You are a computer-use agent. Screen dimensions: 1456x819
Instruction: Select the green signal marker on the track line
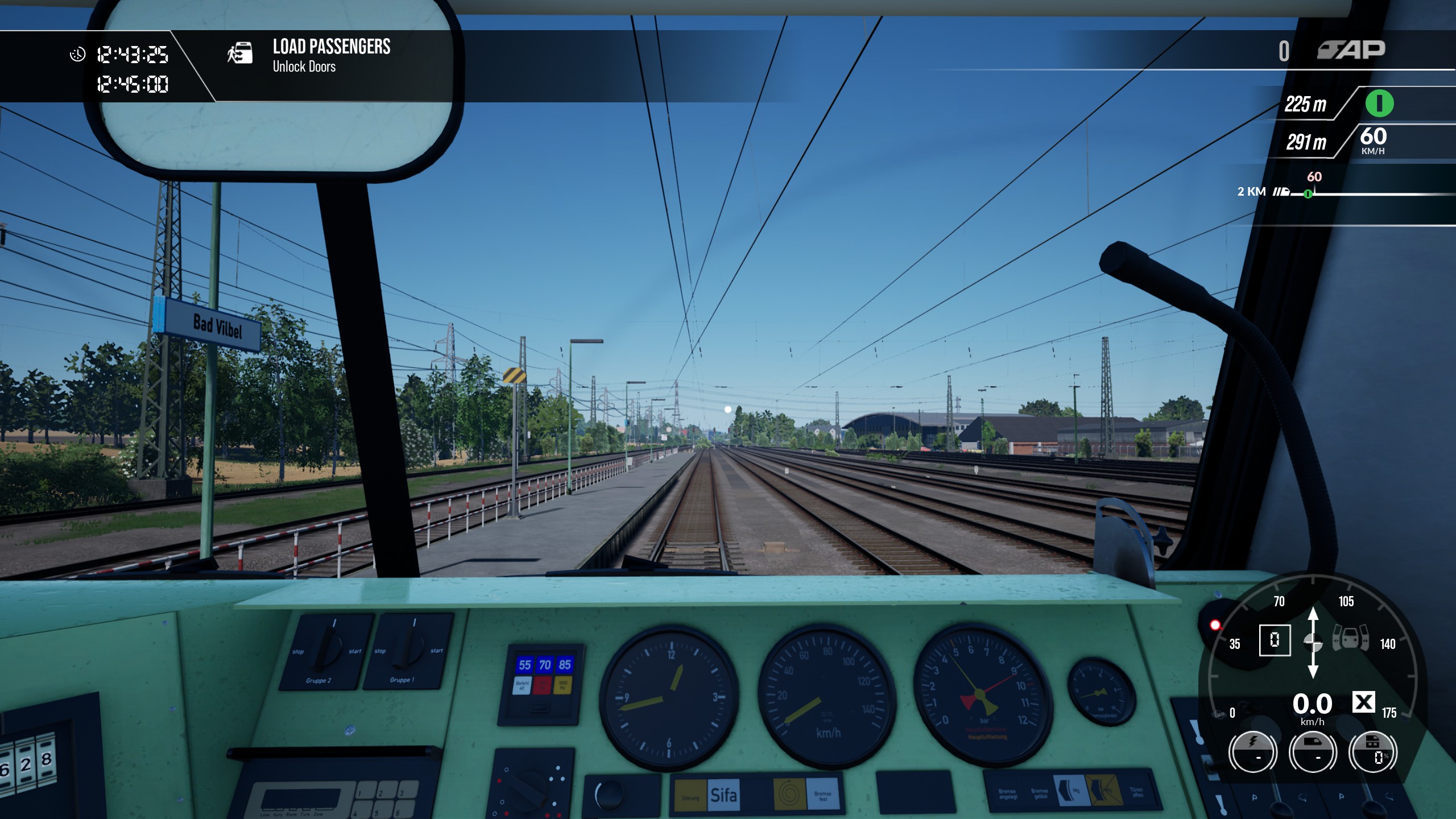(x=1308, y=194)
